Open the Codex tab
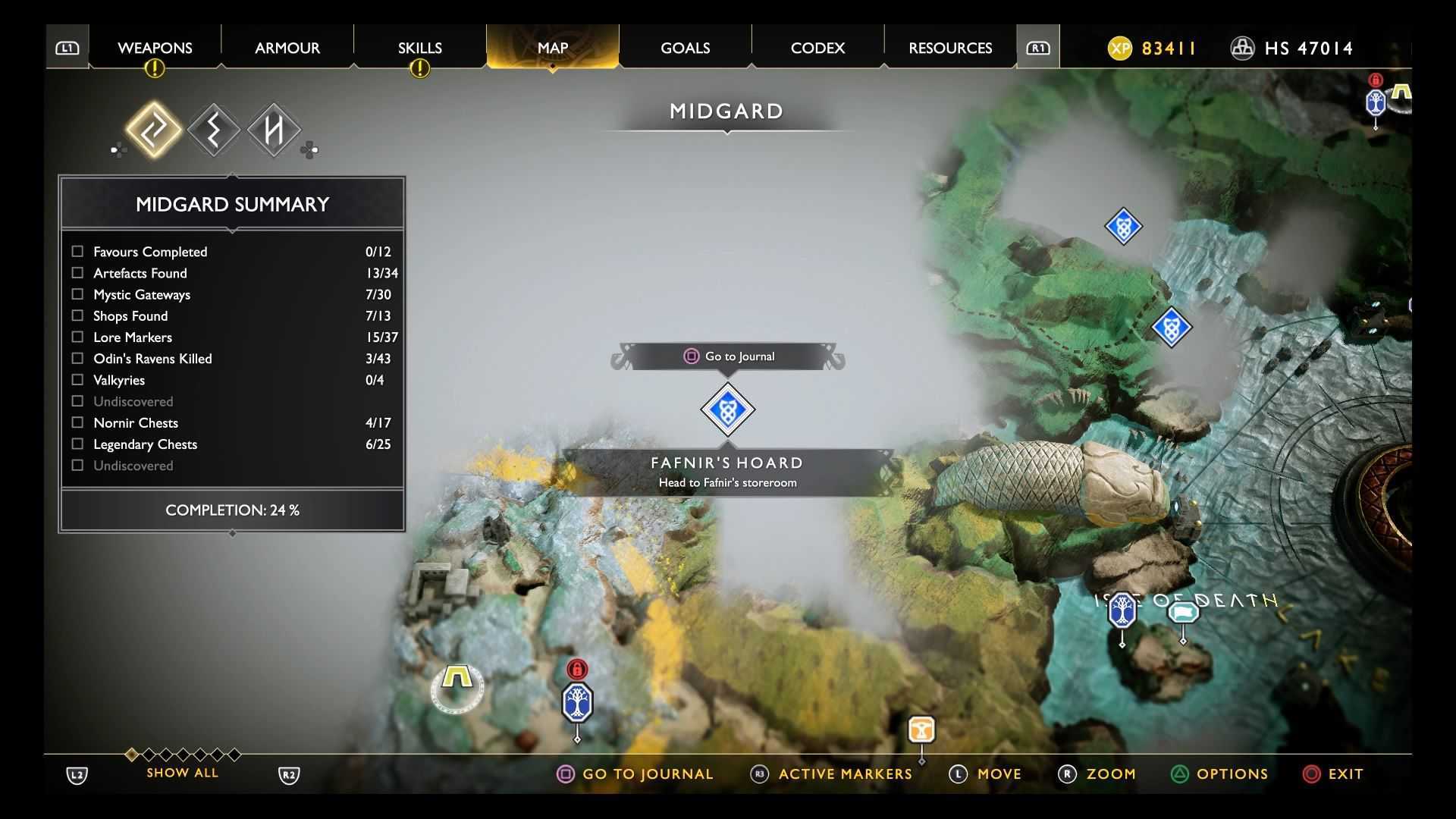 tap(817, 48)
